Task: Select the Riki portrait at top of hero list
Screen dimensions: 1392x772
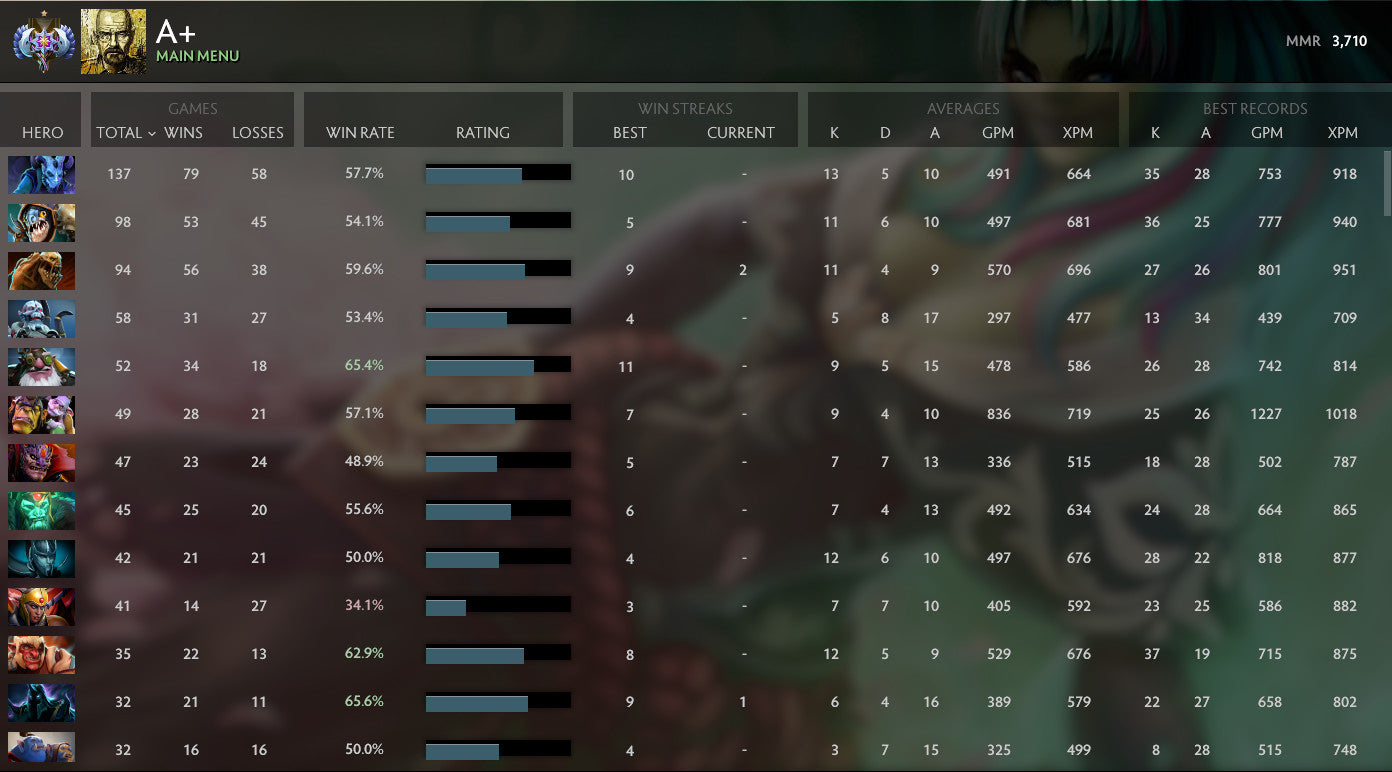Action: click(41, 174)
